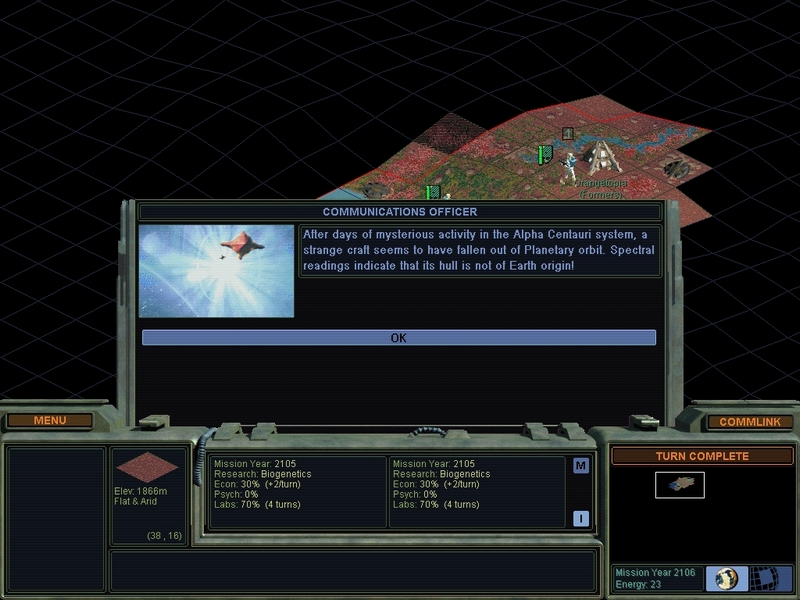The width and height of the screenshot is (800, 600).
Task: Click the small I button in info panel
Action: tap(580, 518)
